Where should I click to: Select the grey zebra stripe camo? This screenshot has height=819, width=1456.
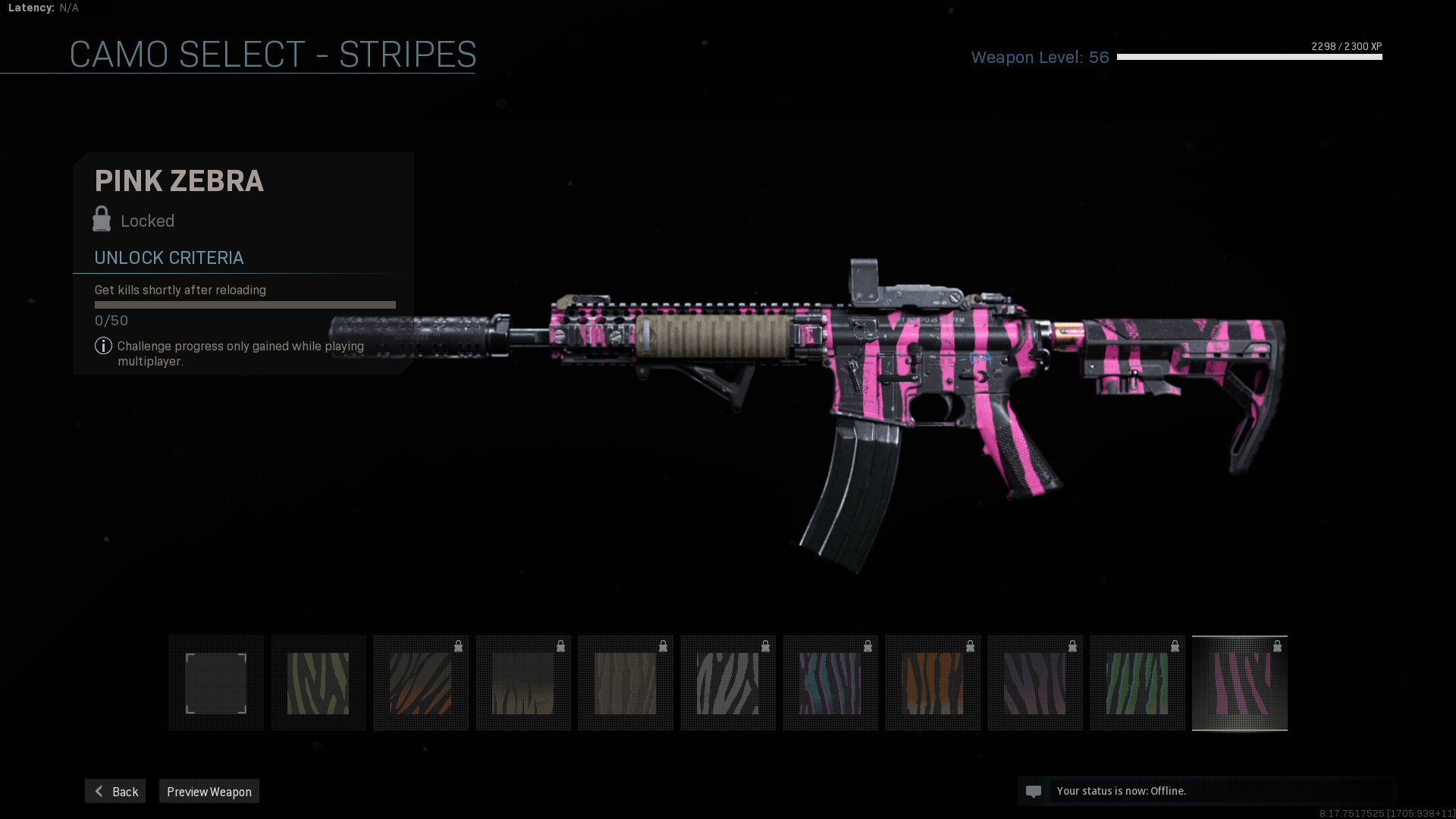click(728, 683)
